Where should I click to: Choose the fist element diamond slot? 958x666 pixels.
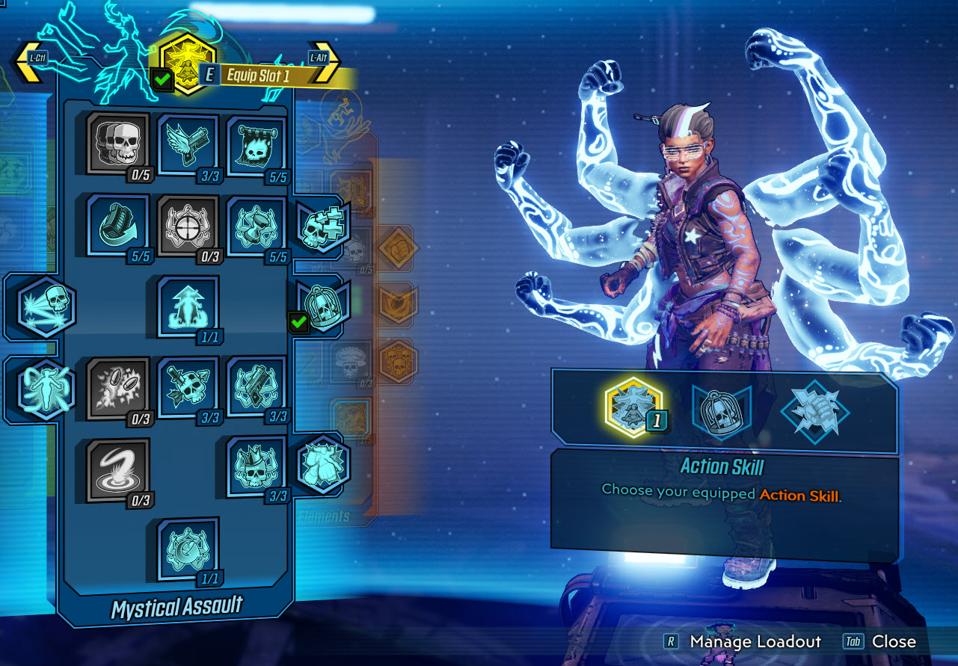pos(815,408)
